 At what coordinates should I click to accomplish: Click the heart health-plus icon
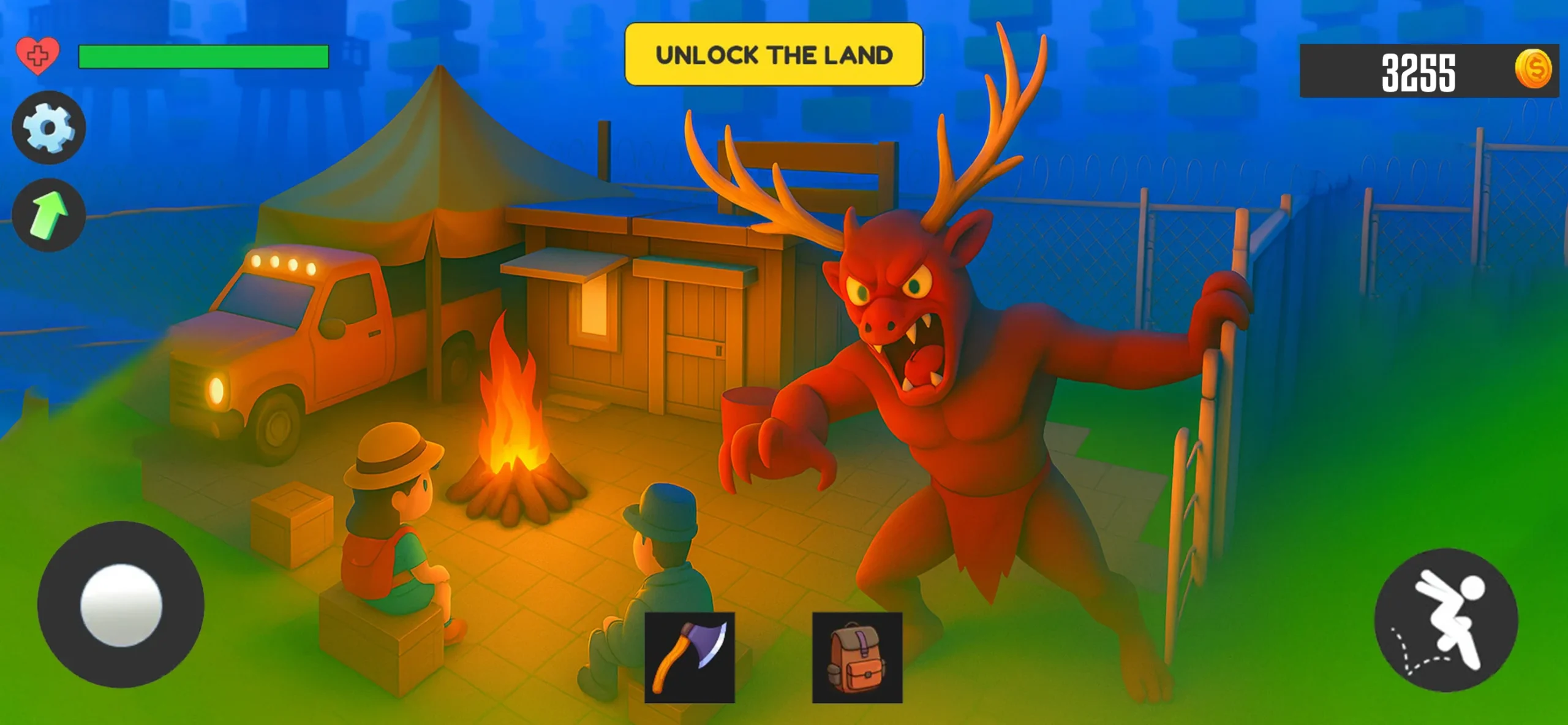(x=37, y=56)
